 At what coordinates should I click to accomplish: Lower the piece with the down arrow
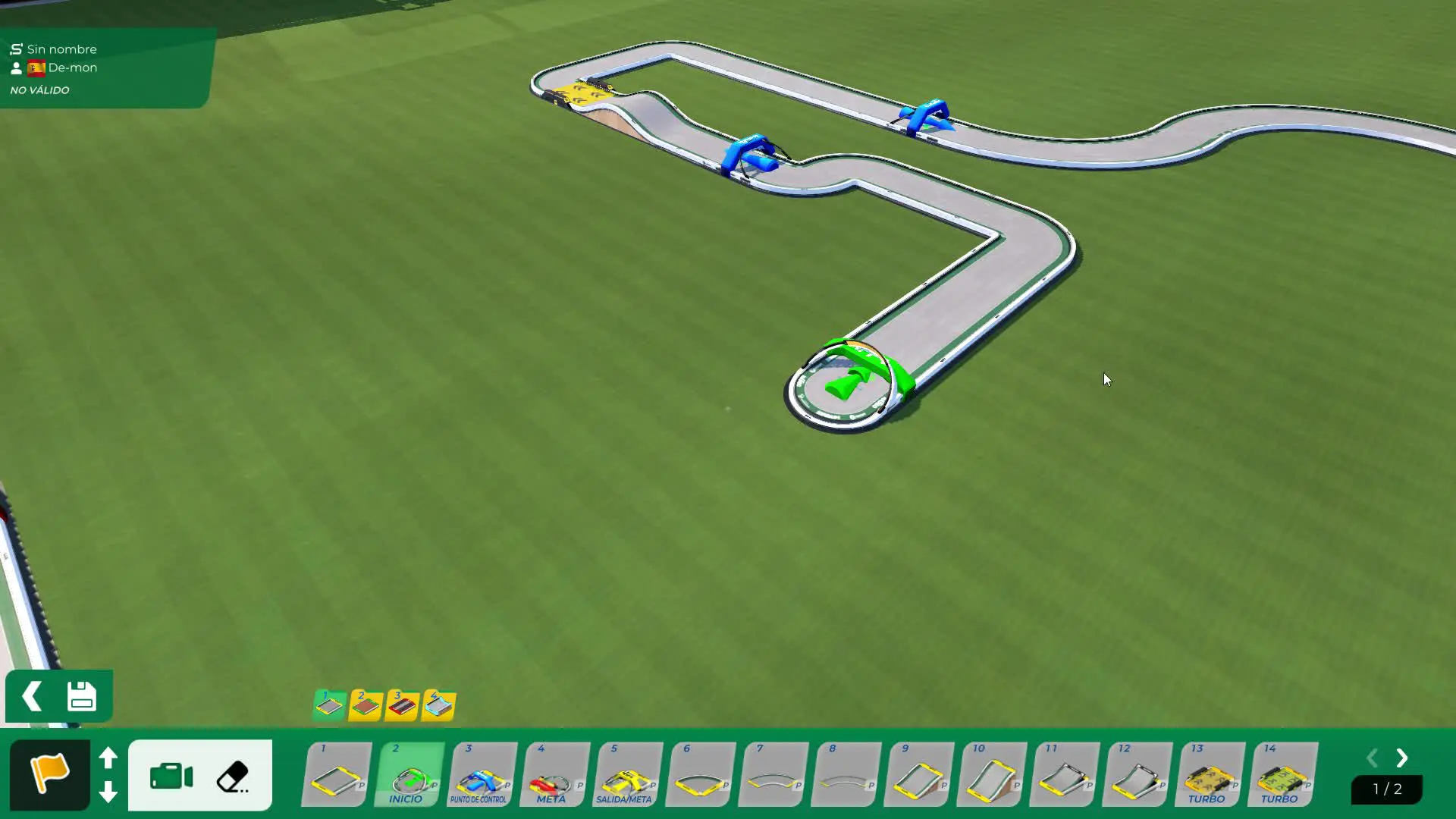(x=108, y=792)
